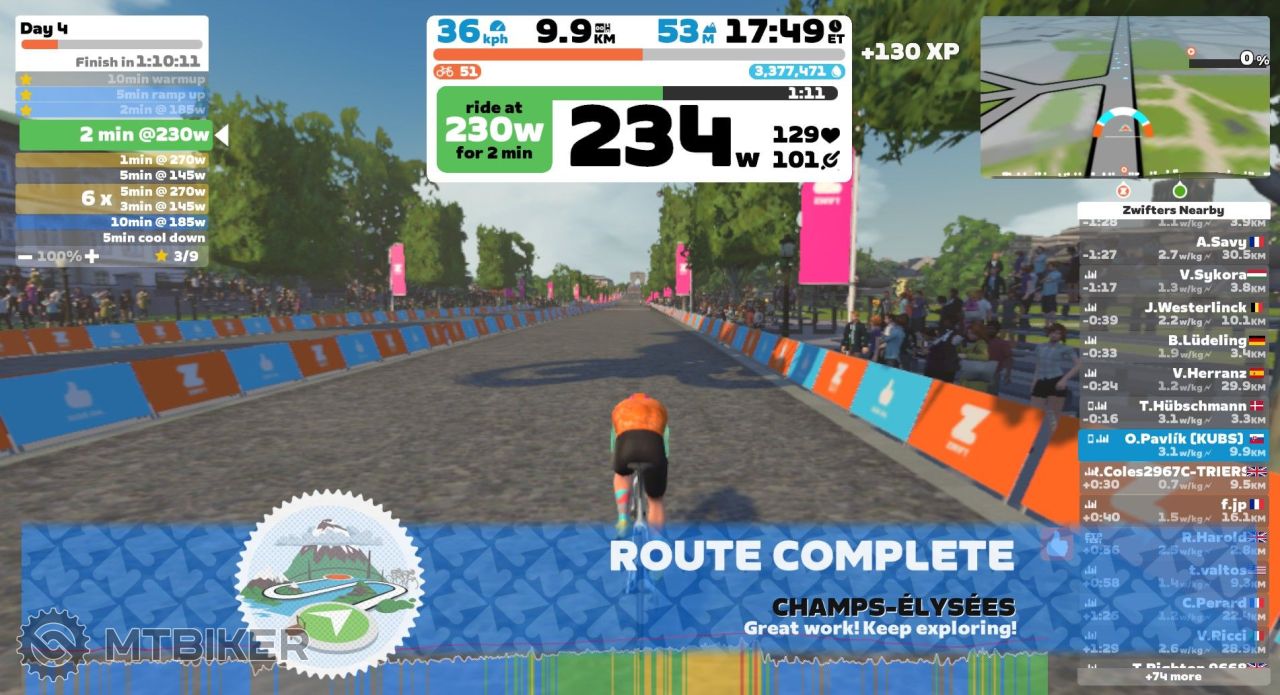Select rider A.Savy in Zwifters Nearby
The height and width of the screenshot is (695, 1280).
click(x=1173, y=248)
